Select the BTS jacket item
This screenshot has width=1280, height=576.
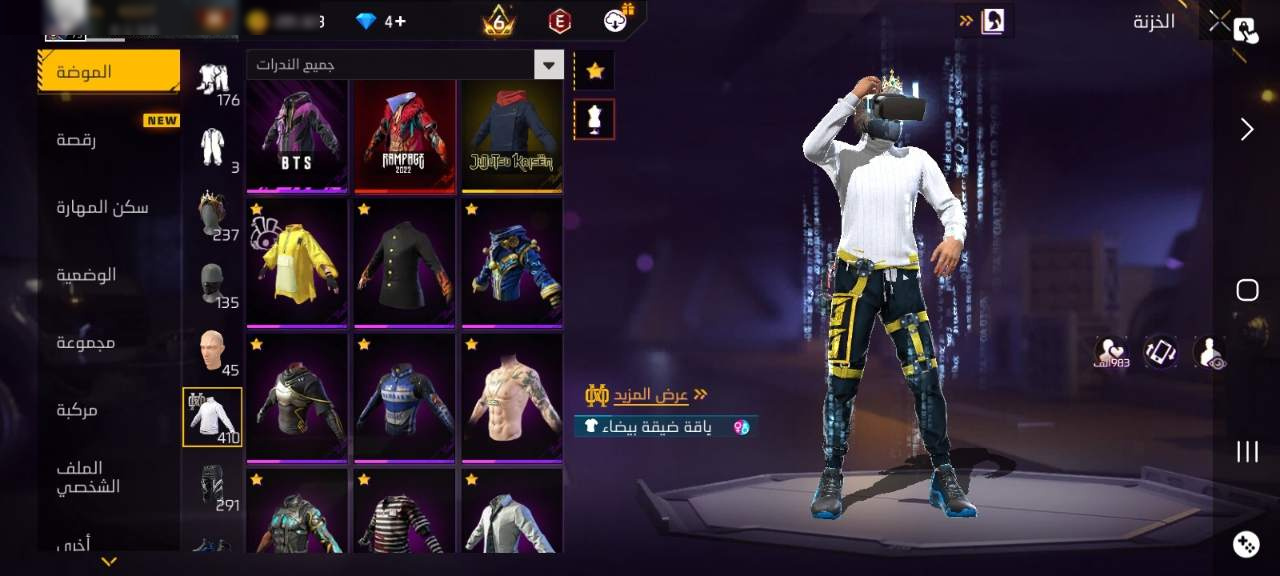point(297,135)
